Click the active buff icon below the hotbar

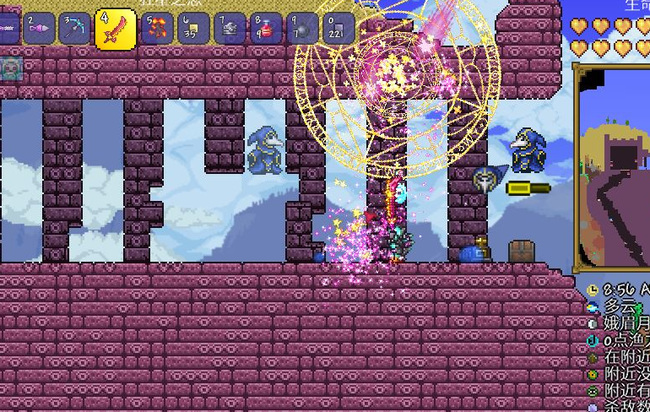click(x=12, y=68)
